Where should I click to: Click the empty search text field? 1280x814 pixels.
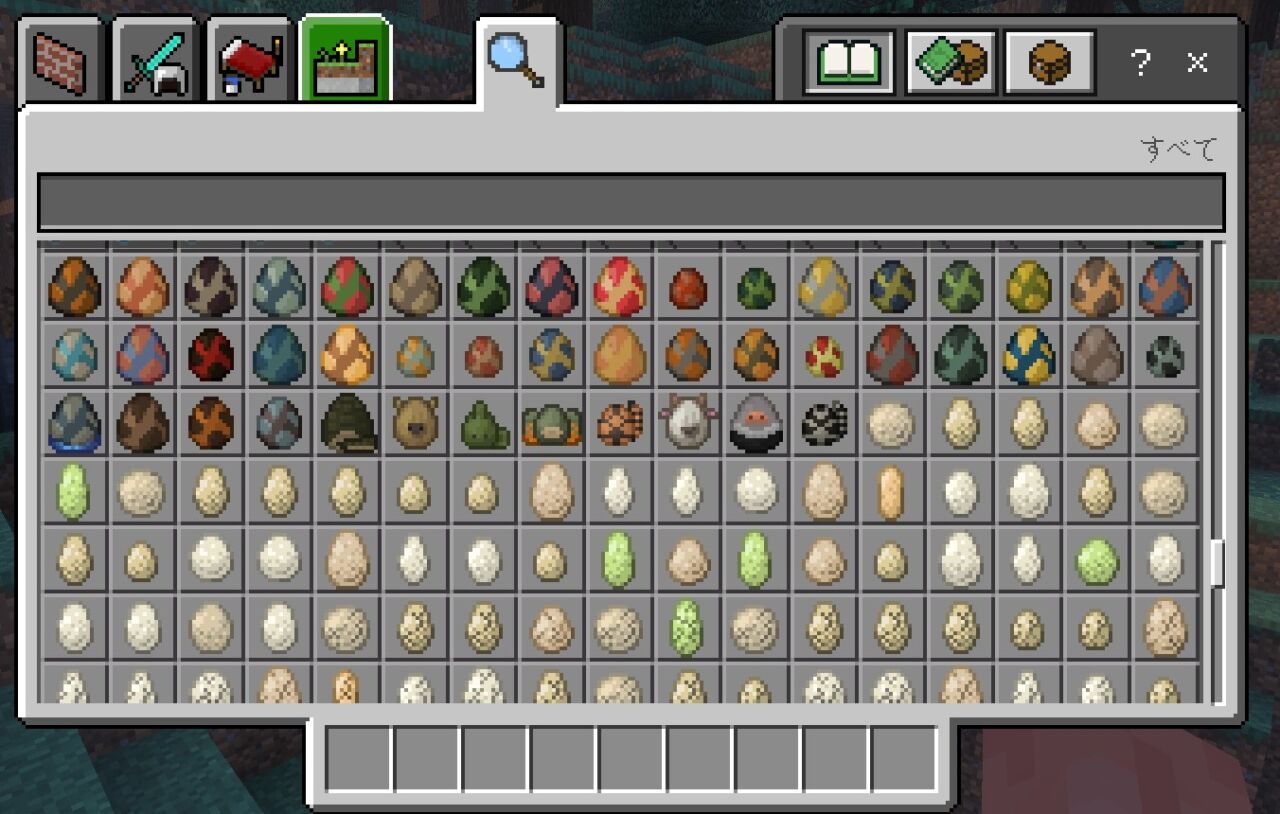(x=630, y=203)
